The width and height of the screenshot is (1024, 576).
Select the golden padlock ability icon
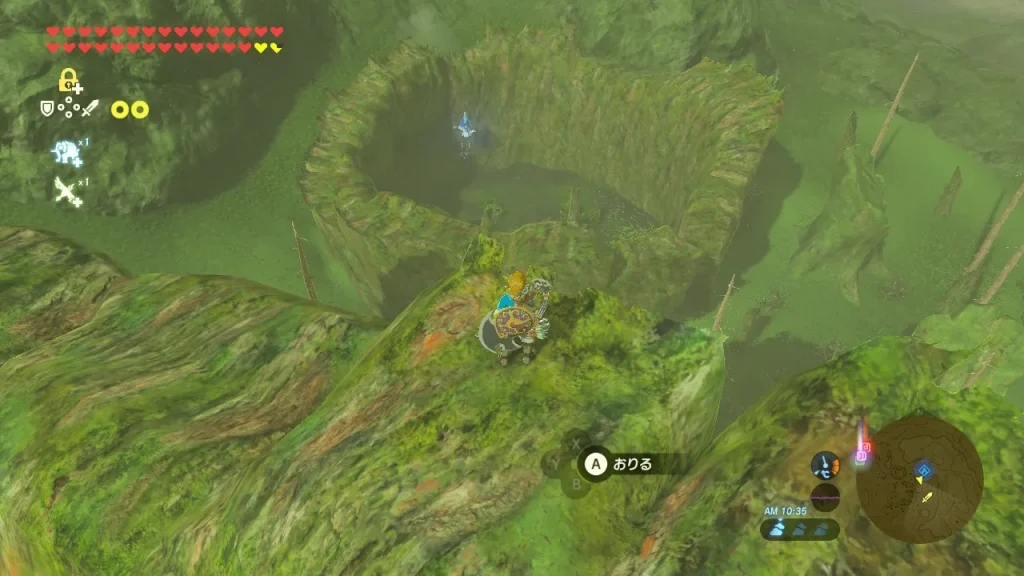(x=69, y=82)
